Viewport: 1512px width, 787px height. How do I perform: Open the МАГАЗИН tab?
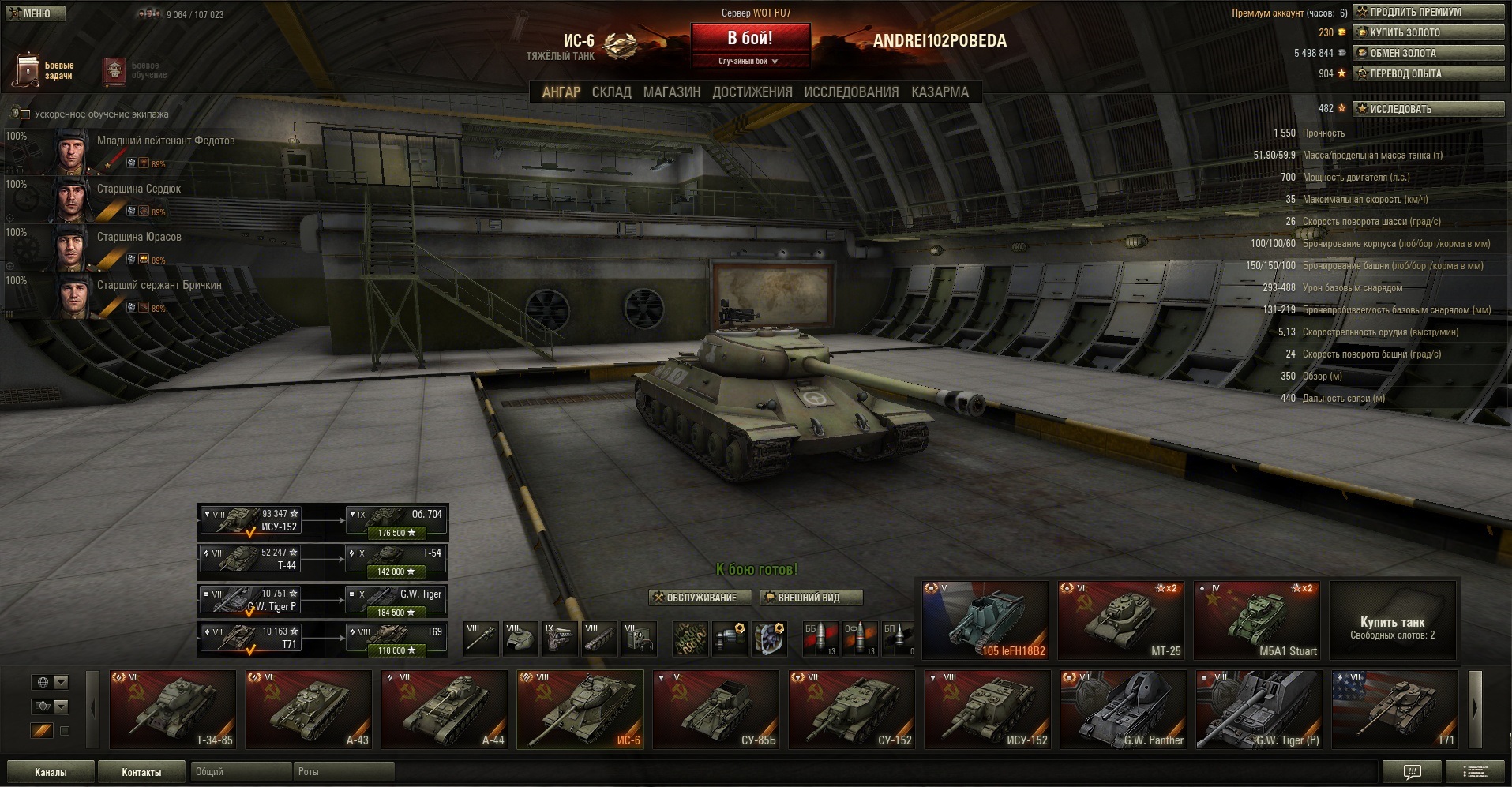click(x=671, y=92)
